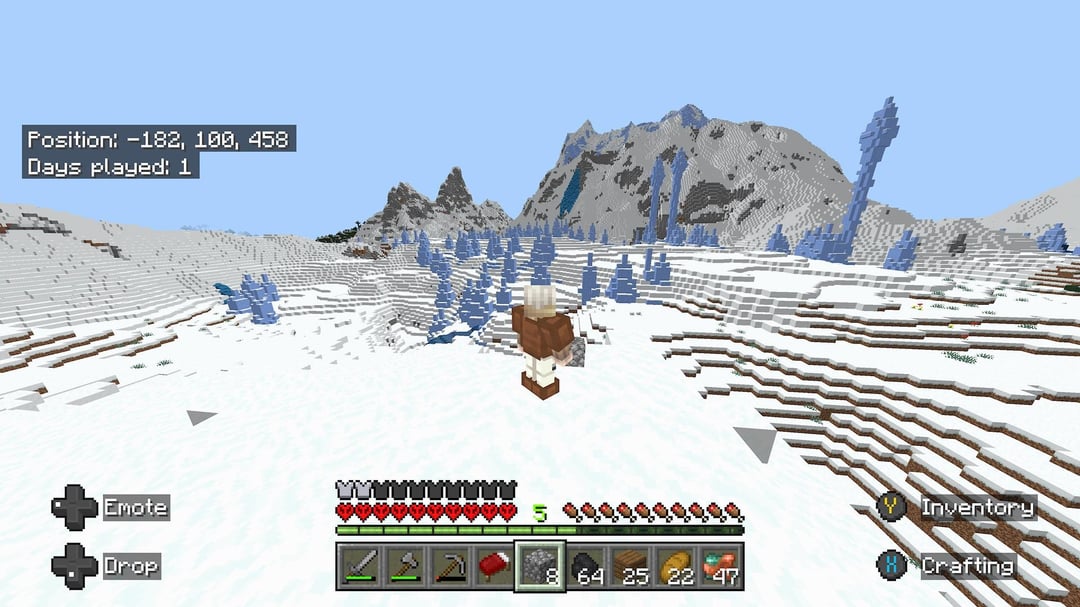Select the stone sword hotbar slot
Viewport: 1080px width, 607px height.
coord(358,567)
